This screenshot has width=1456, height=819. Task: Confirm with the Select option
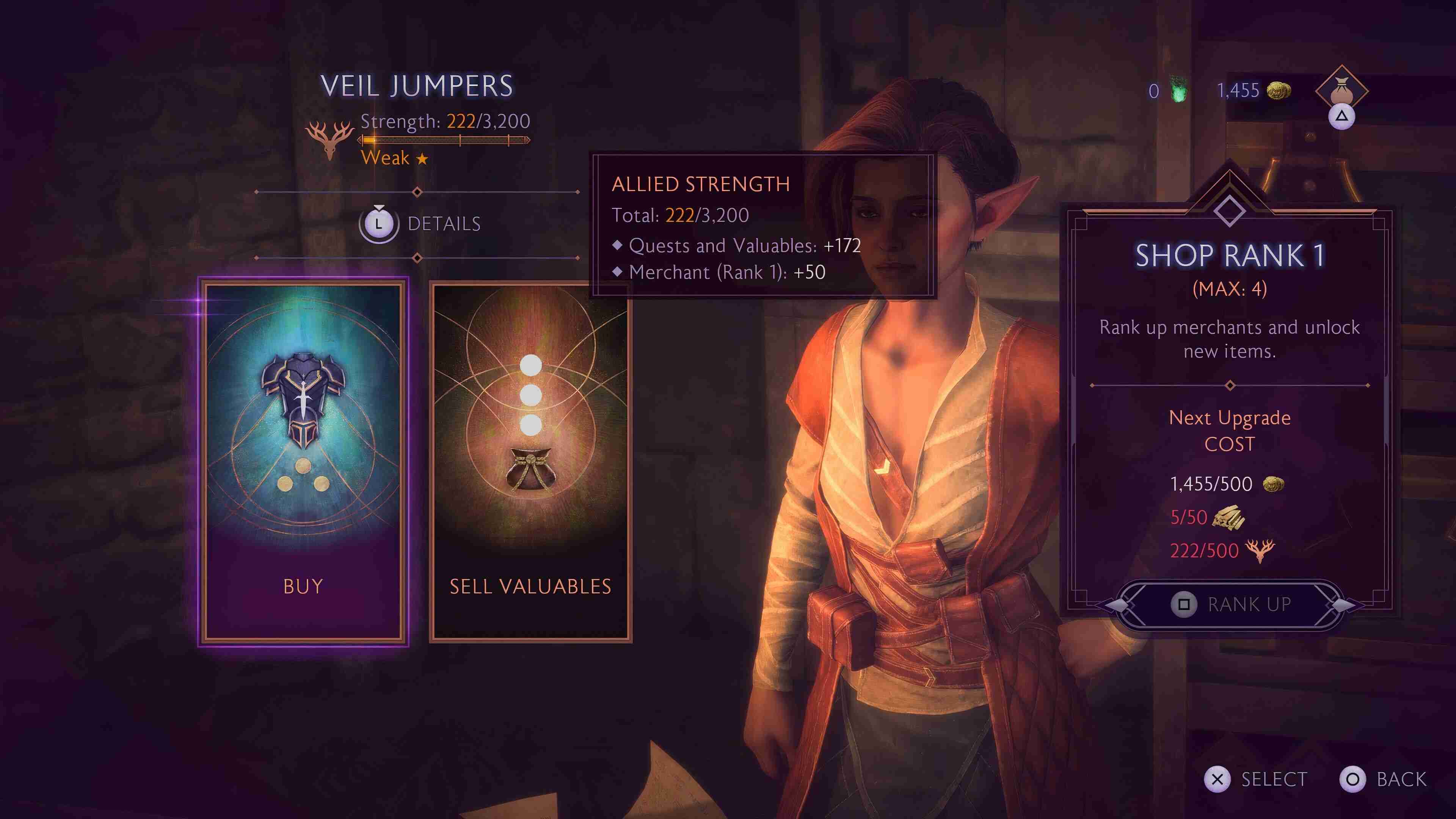point(1256,780)
